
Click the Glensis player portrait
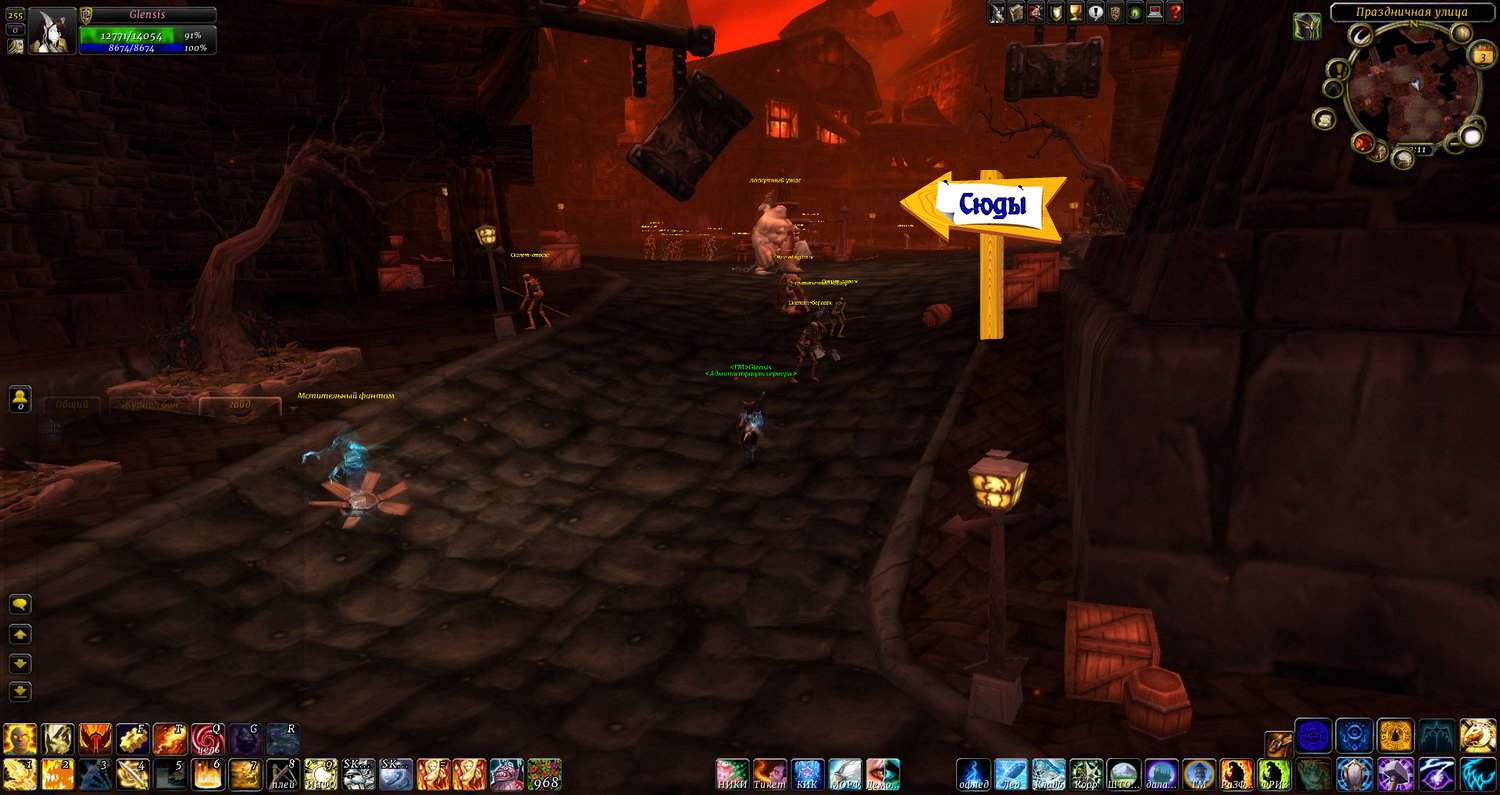point(52,30)
